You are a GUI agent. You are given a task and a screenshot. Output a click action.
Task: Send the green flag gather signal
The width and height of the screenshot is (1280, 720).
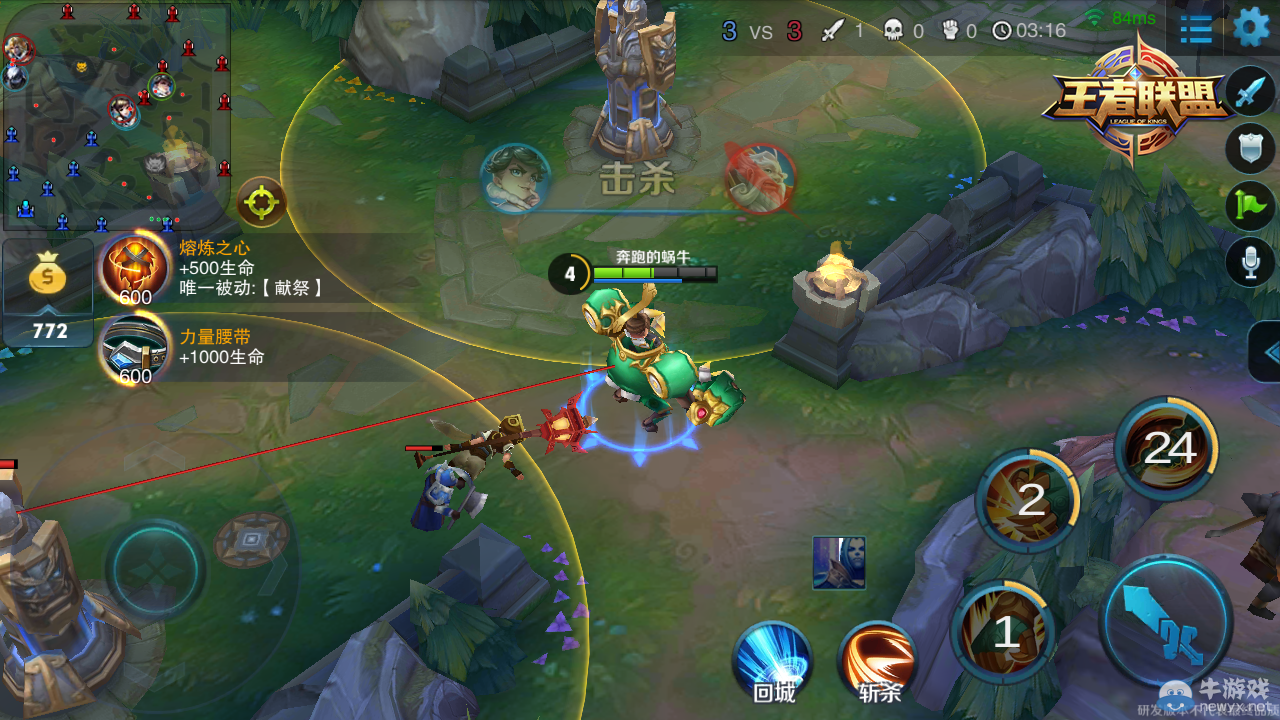tap(1251, 205)
